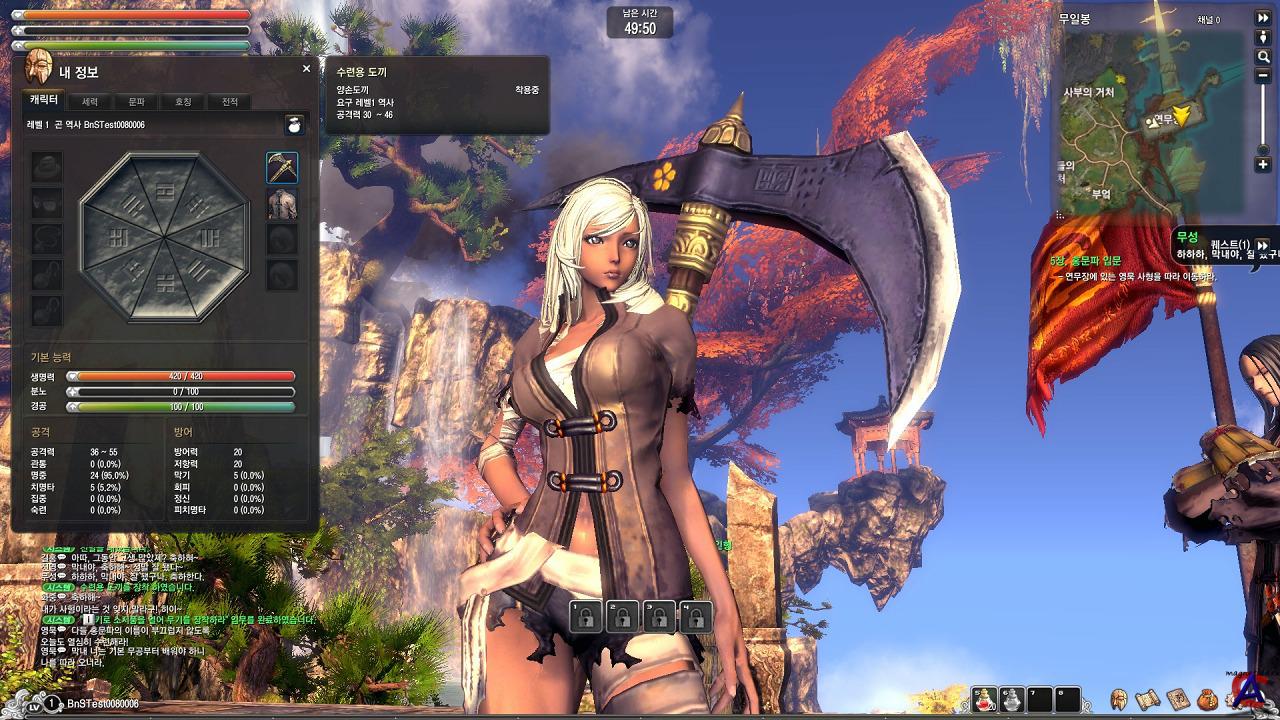Open the scroll icon in bottom menu

pyautogui.click(x=1148, y=699)
